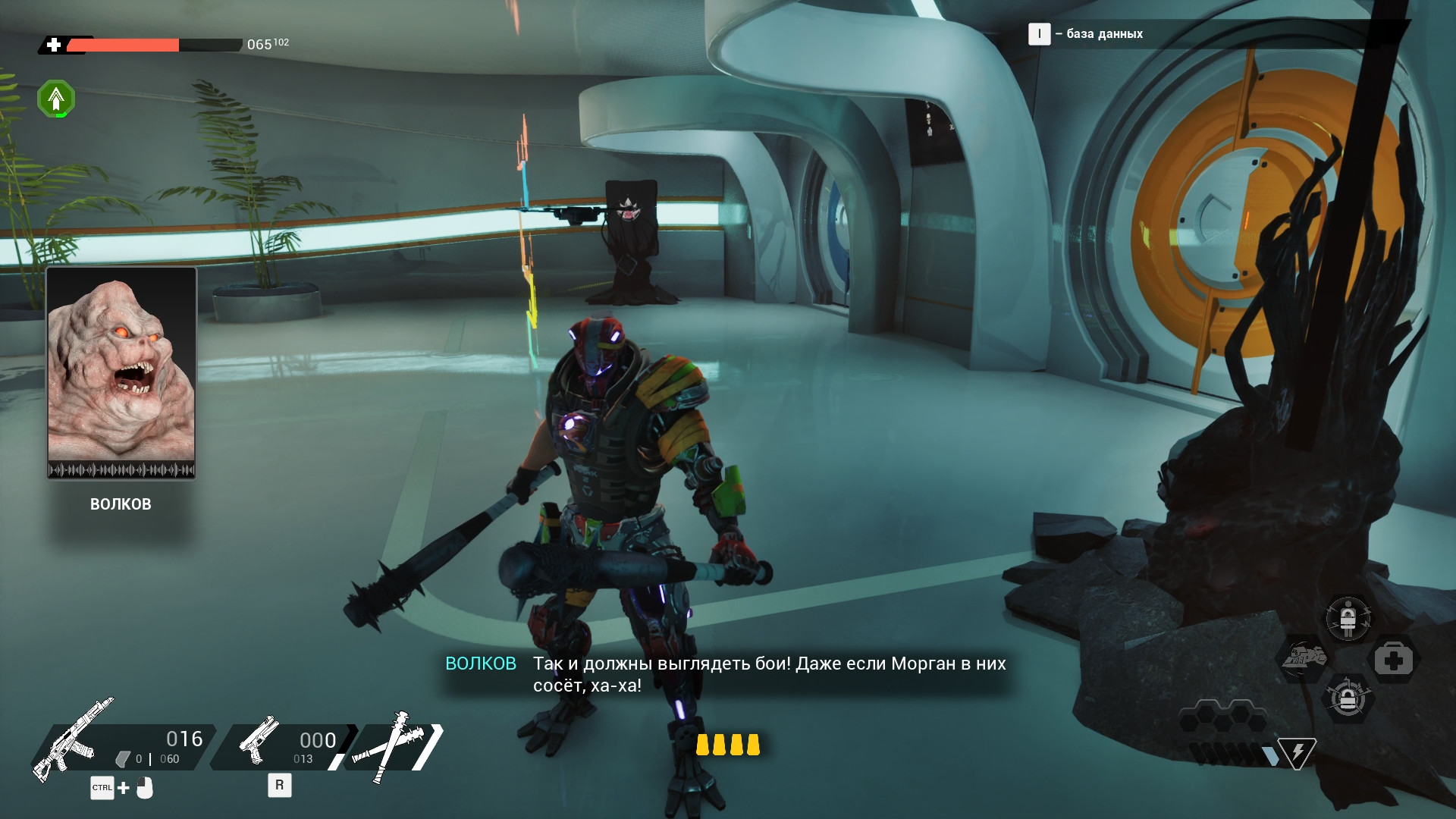Select the locked shockwave target ability
Screen dimensions: 1456x819
coord(1348,699)
